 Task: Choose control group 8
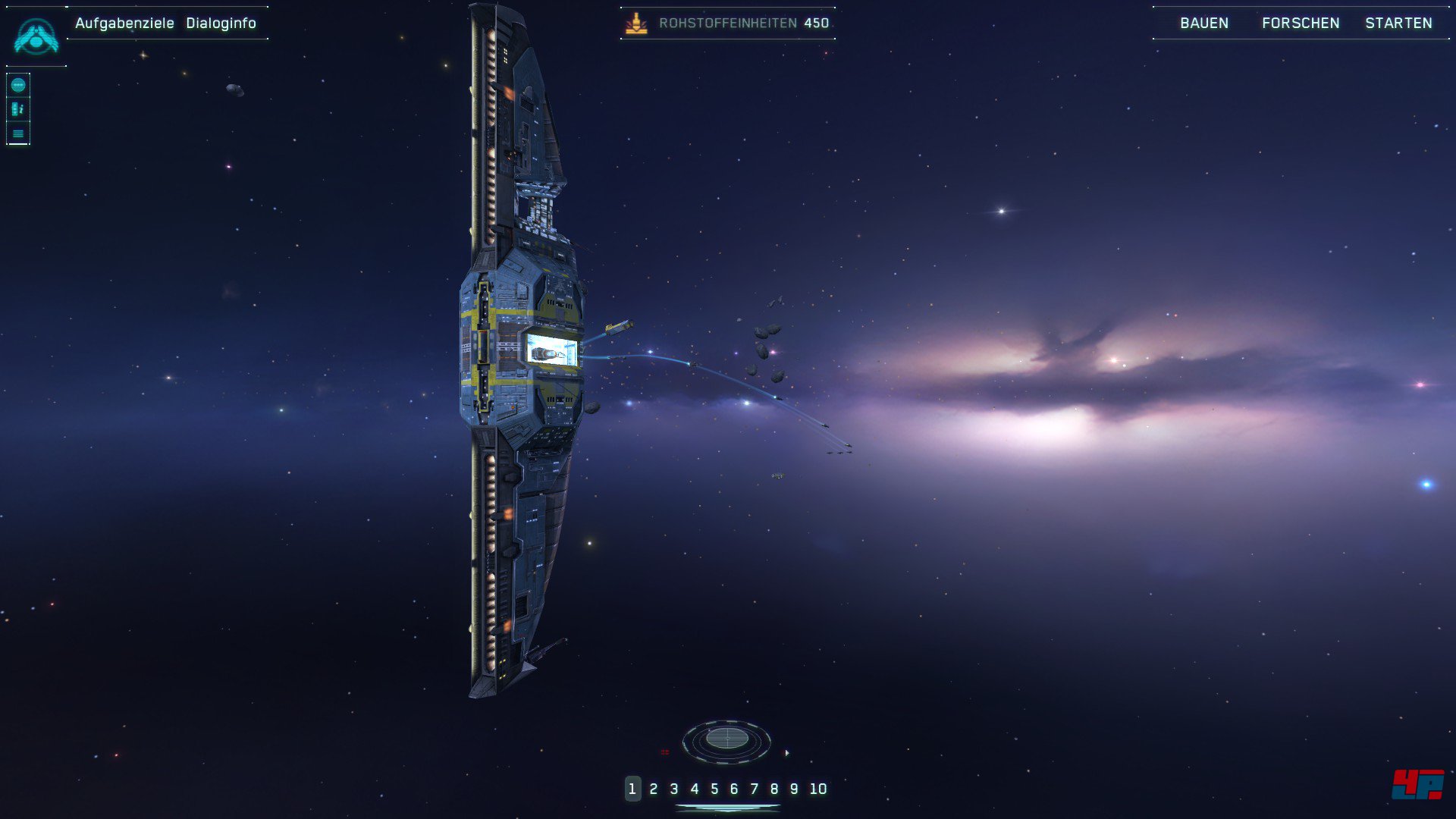pyautogui.click(x=773, y=789)
